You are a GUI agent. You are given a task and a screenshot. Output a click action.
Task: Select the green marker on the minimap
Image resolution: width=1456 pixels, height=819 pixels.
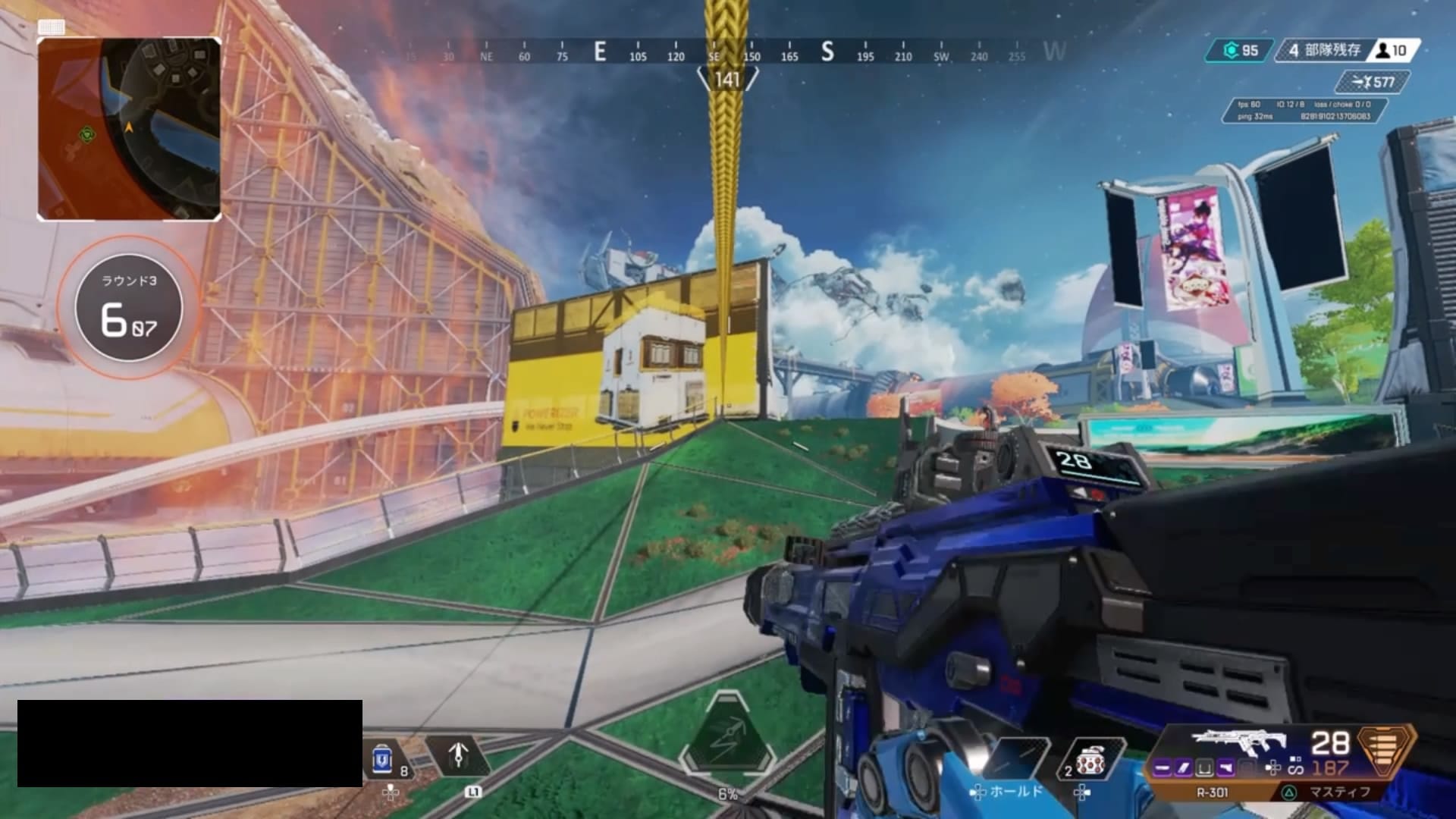[88, 135]
